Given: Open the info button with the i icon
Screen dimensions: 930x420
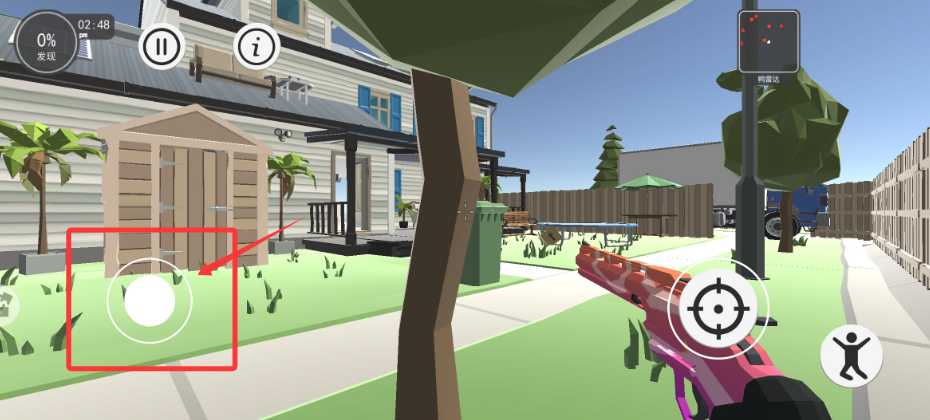Looking at the screenshot, I should [257, 46].
